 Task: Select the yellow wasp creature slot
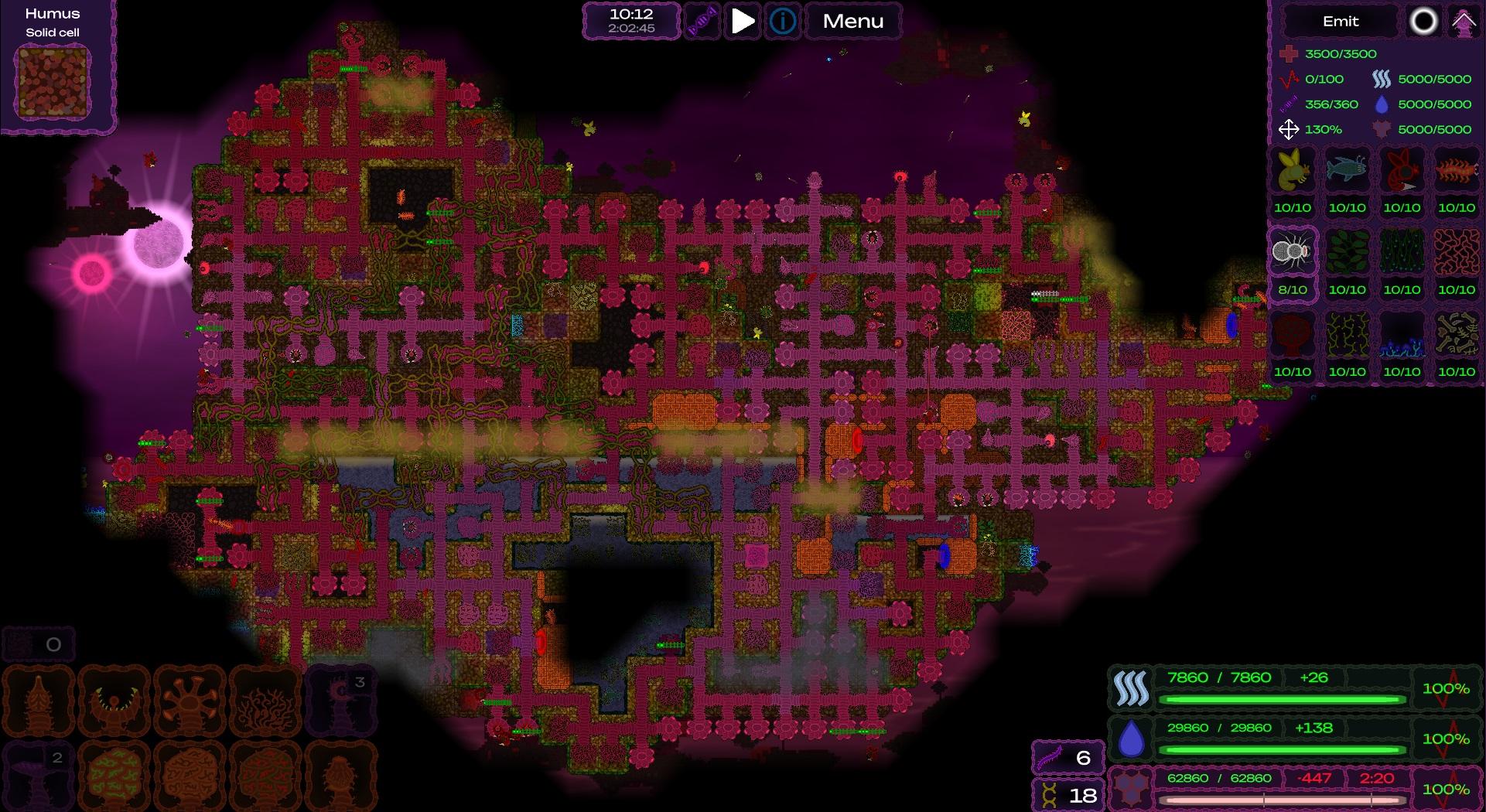coord(1293,170)
